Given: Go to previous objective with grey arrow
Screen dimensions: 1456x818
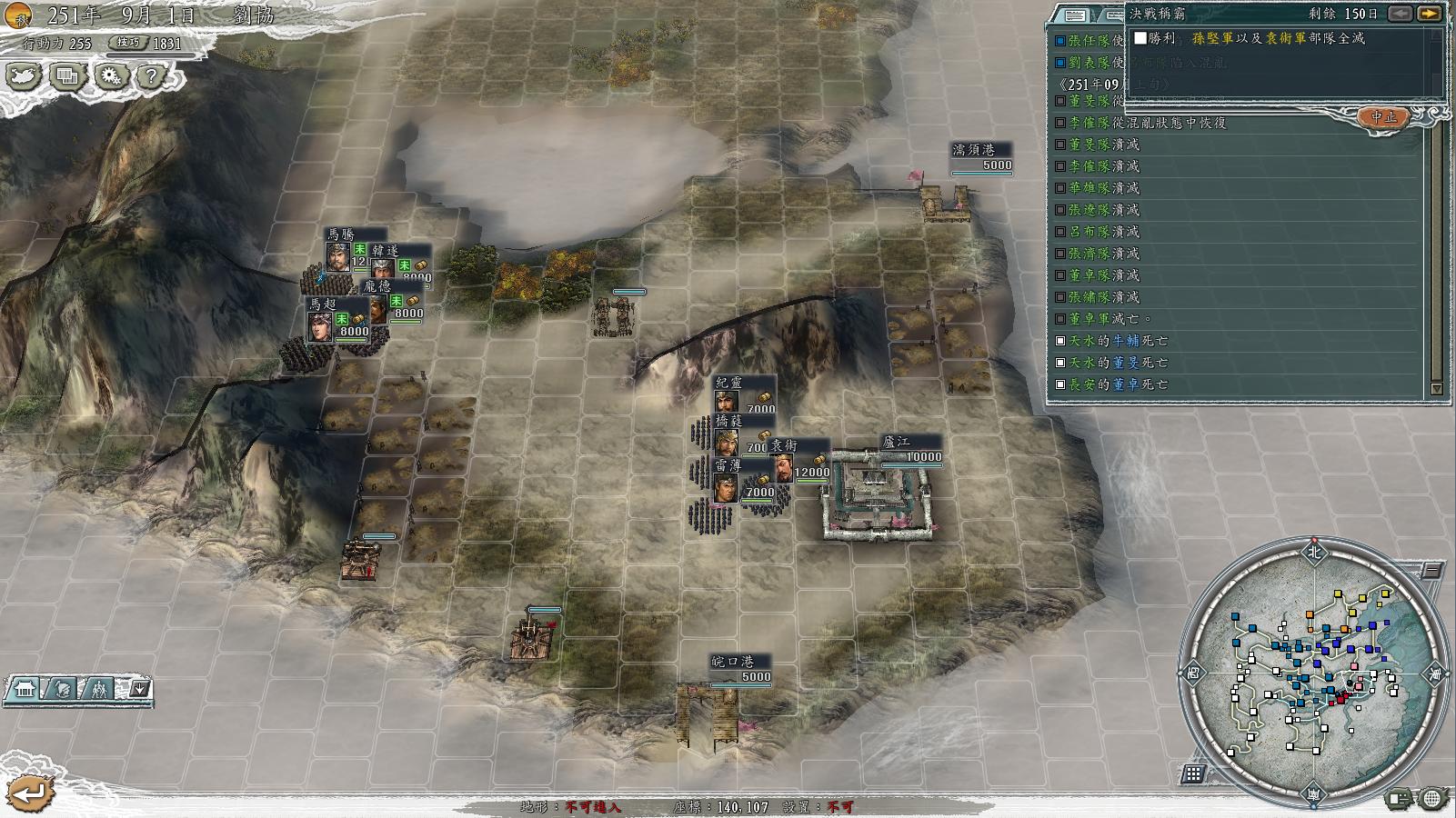Looking at the screenshot, I should click(1401, 14).
